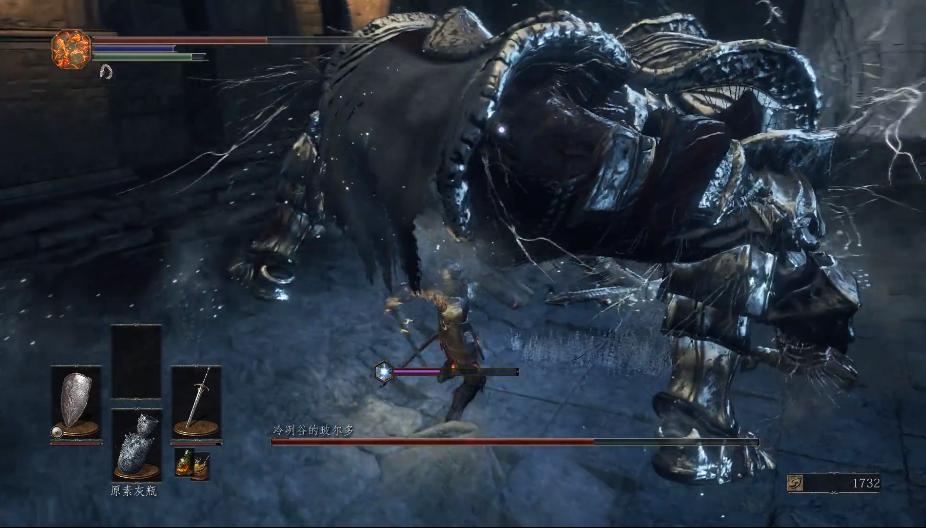The width and height of the screenshot is (926, 528).
Task: Click the small ring status icon under stamina
Action: pyautogui.click(x=106, y=71)
